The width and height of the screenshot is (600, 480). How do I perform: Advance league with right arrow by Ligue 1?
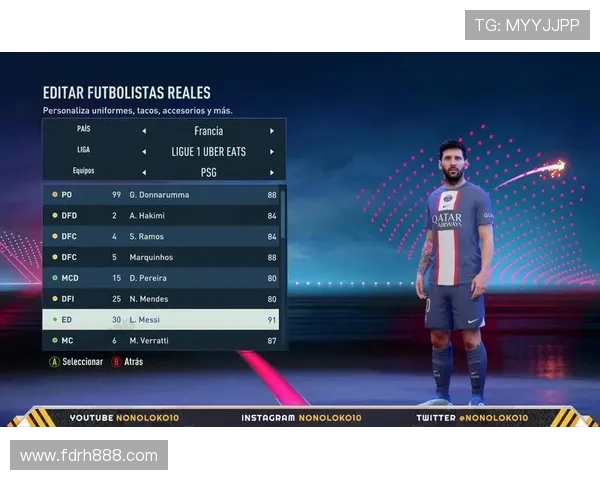(271, 152)
